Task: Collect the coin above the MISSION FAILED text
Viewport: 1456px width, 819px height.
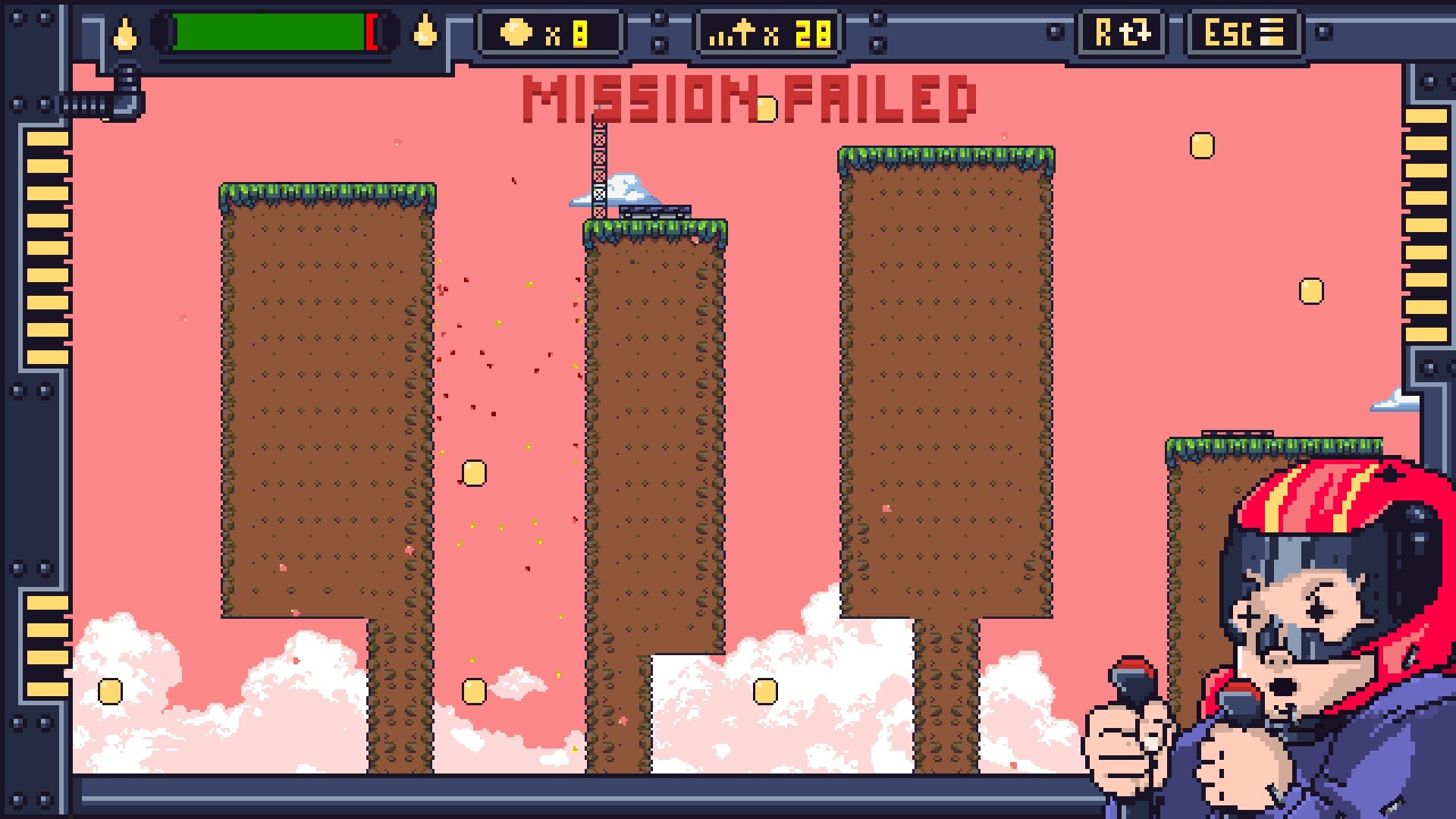Action: pyautogui.click(x=767, y=109)
